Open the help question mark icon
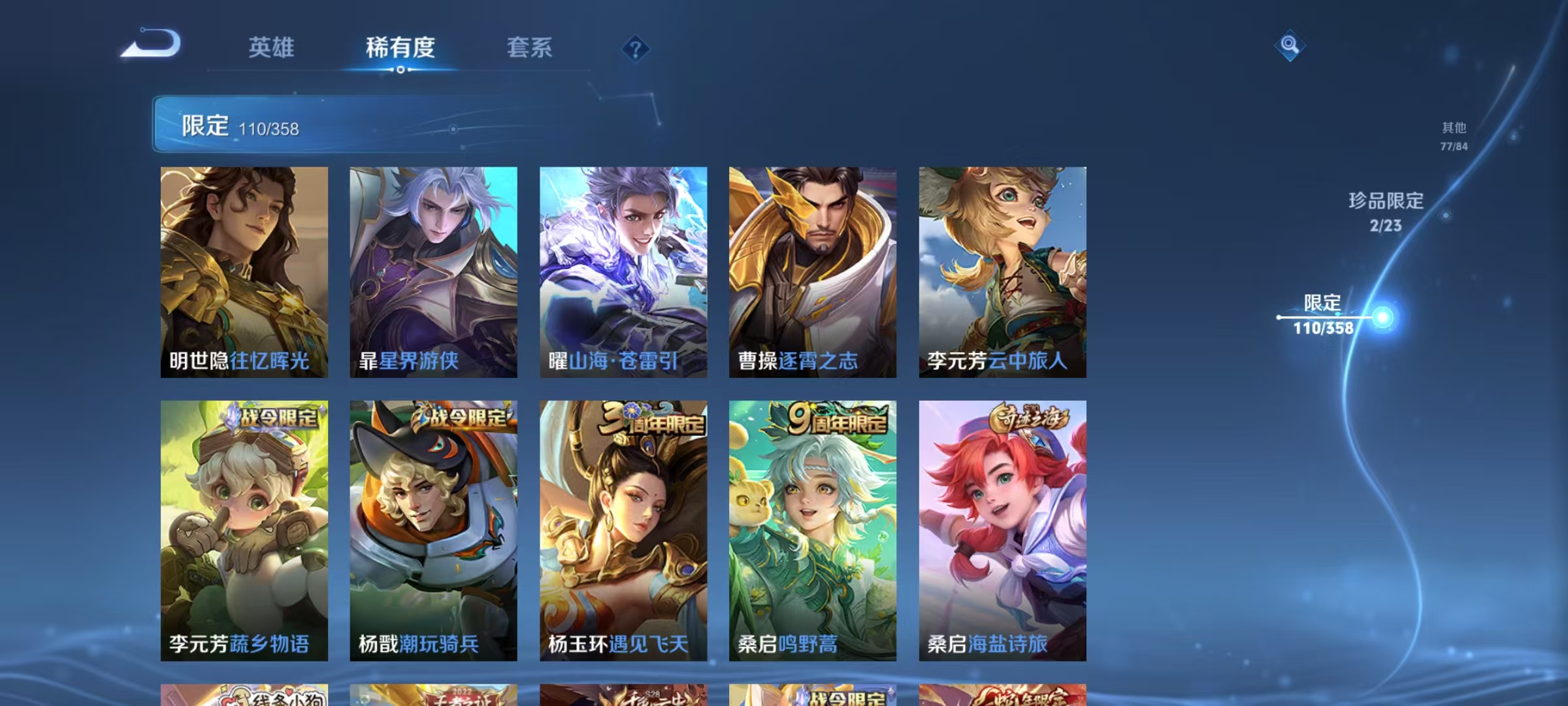 [636, 46]
